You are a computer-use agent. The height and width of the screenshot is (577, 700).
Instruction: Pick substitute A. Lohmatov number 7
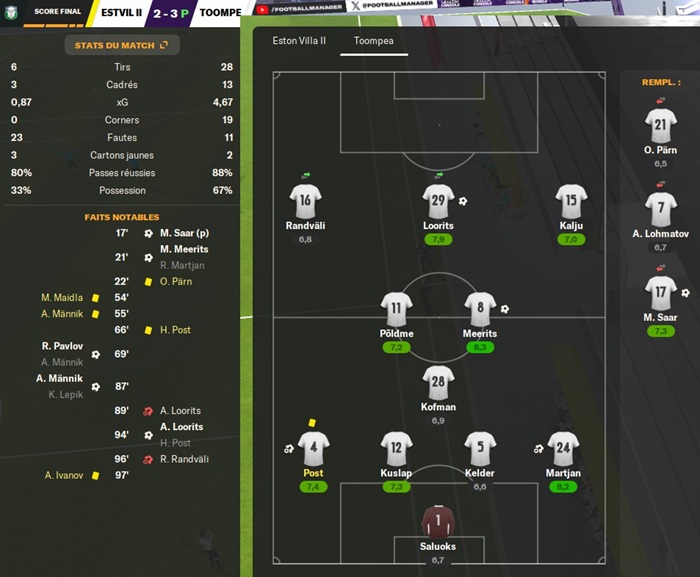pyautogui.click(x=660, y=209)
